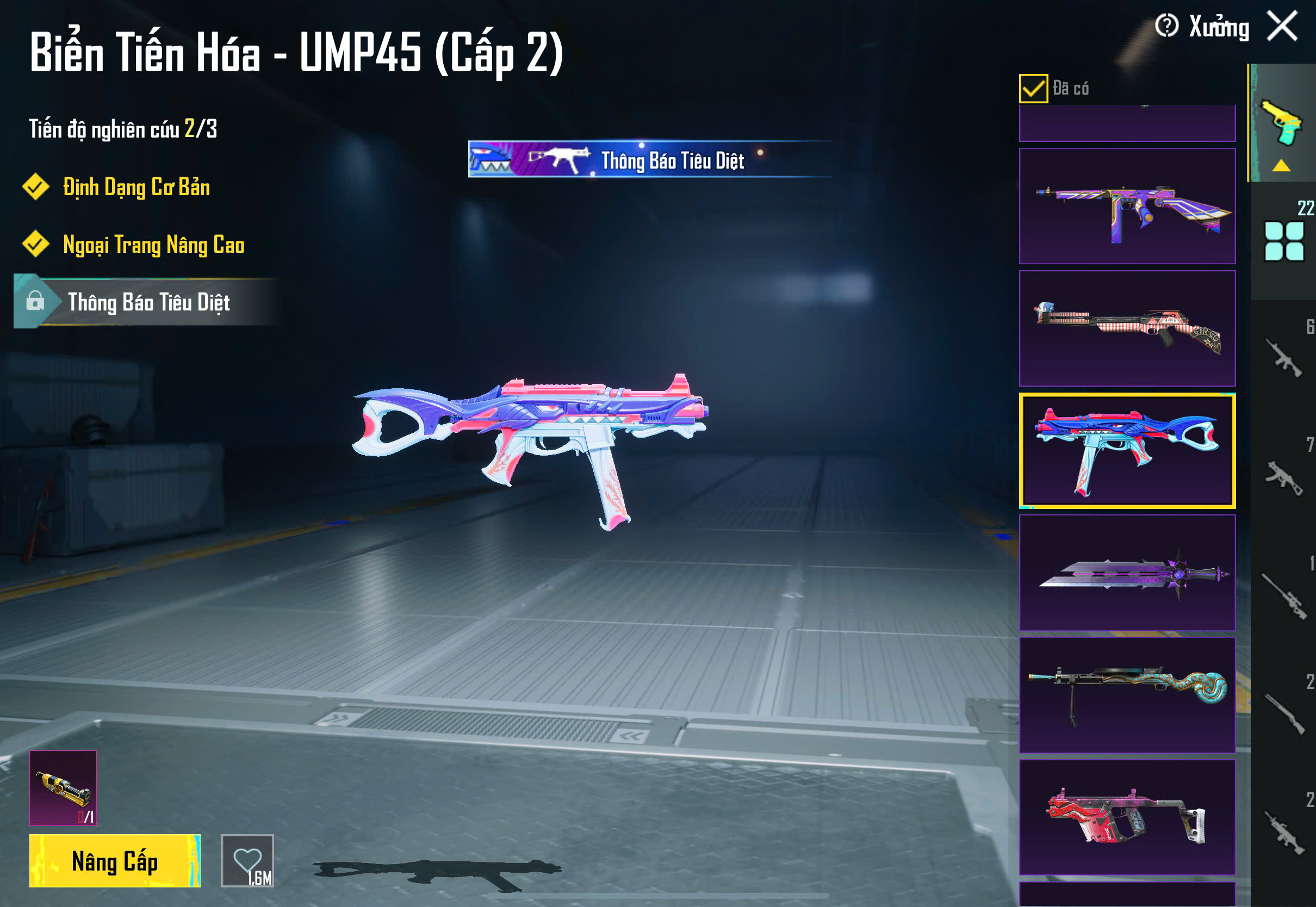Choose the locked Thông Báo Tiêu Diệt stage

coord(148,302)
